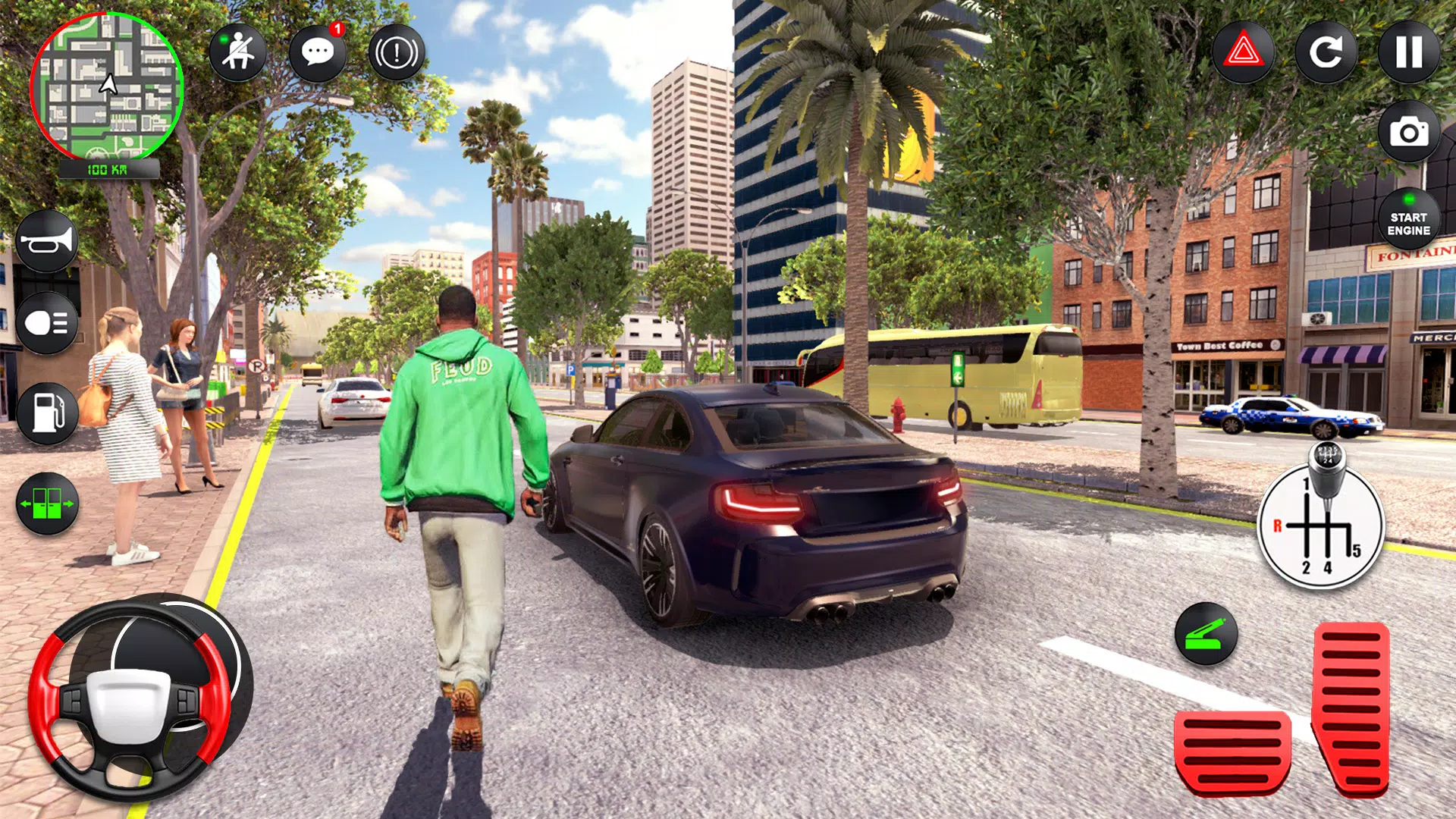The height and width of the screenshot is (819, 1456).
Task: Activate the red hazard lights button
Action: 1244,52
